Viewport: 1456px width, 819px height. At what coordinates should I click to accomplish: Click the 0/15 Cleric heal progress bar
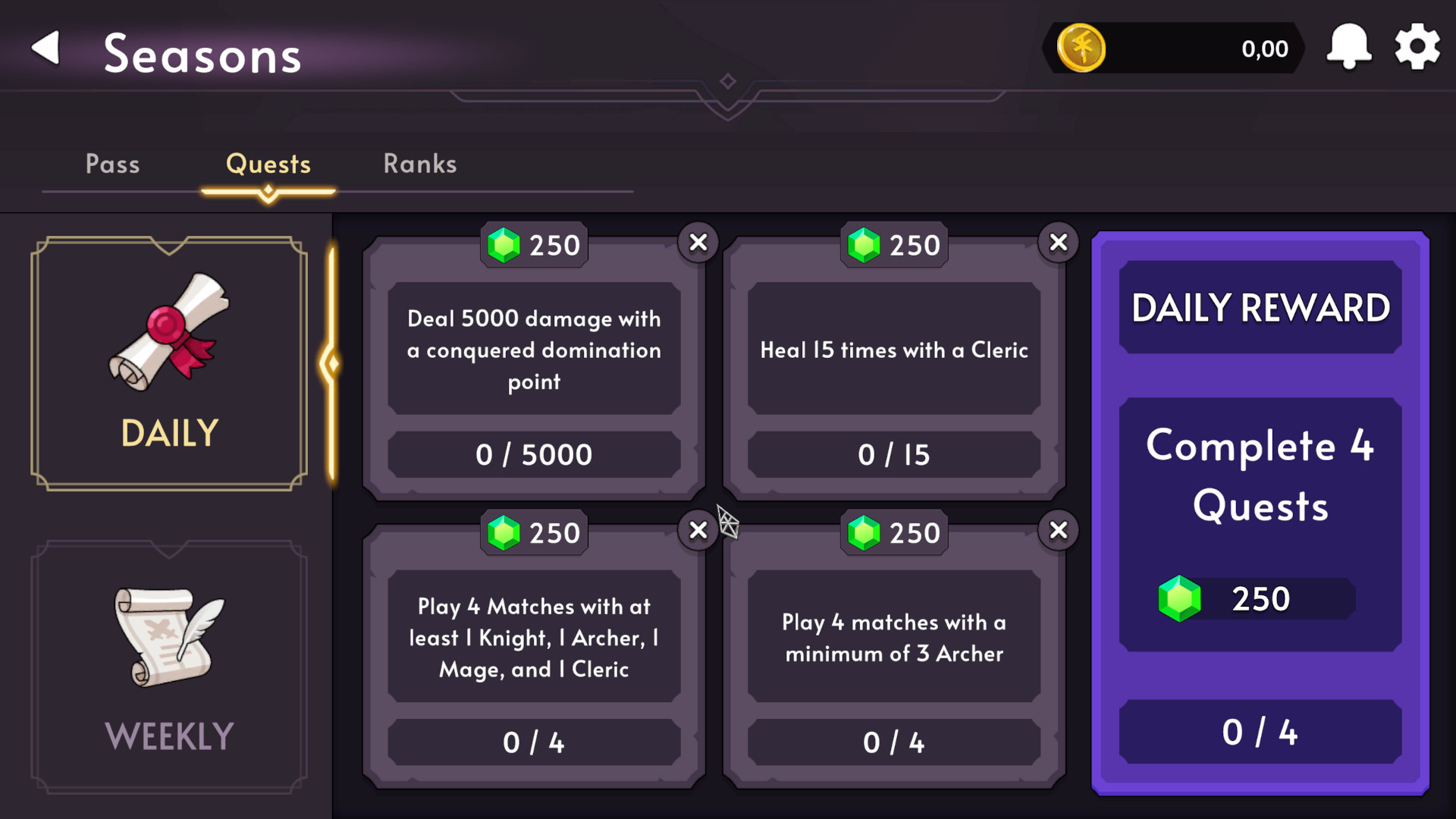point(894,454)
